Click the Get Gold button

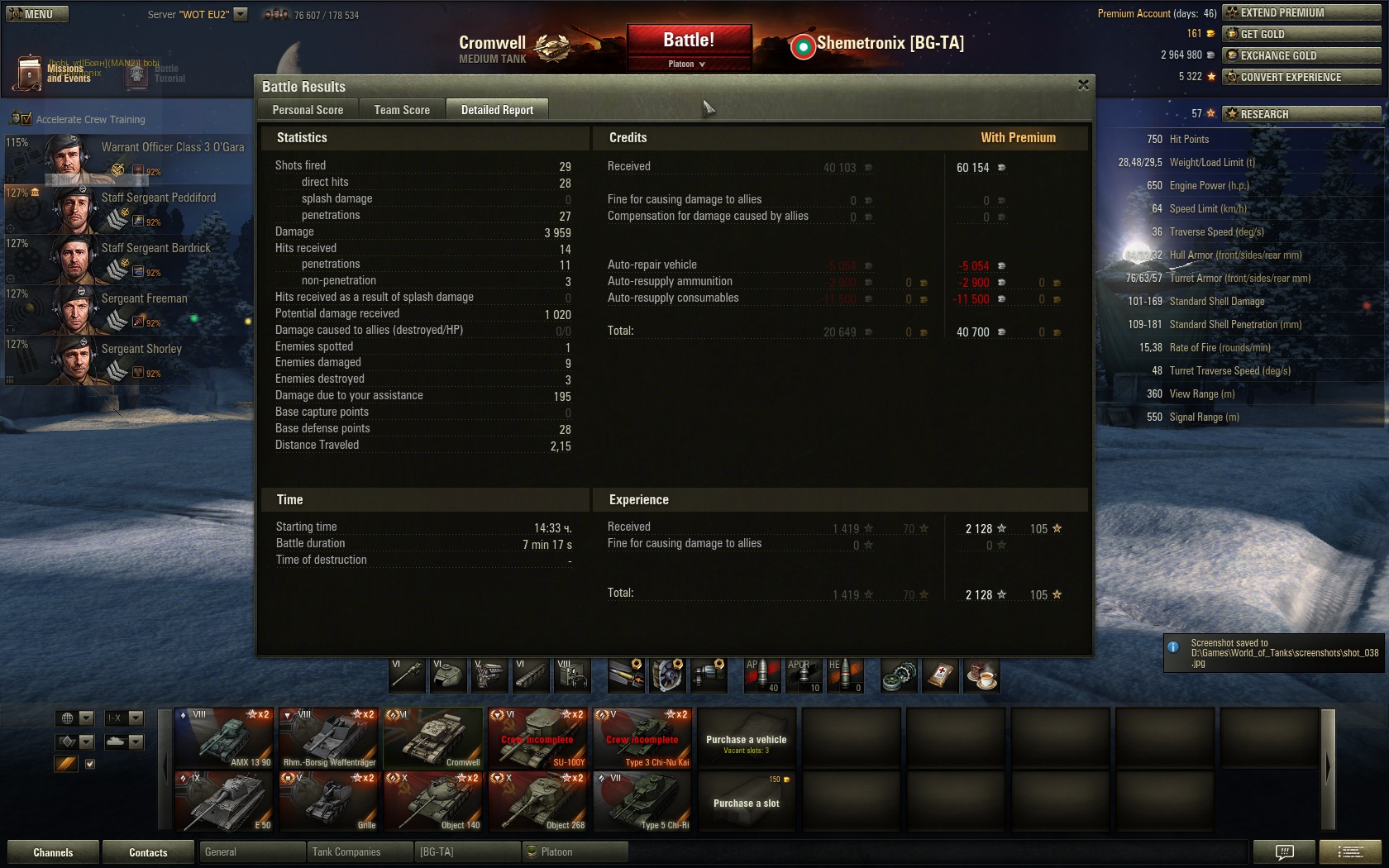(1301, 34)
